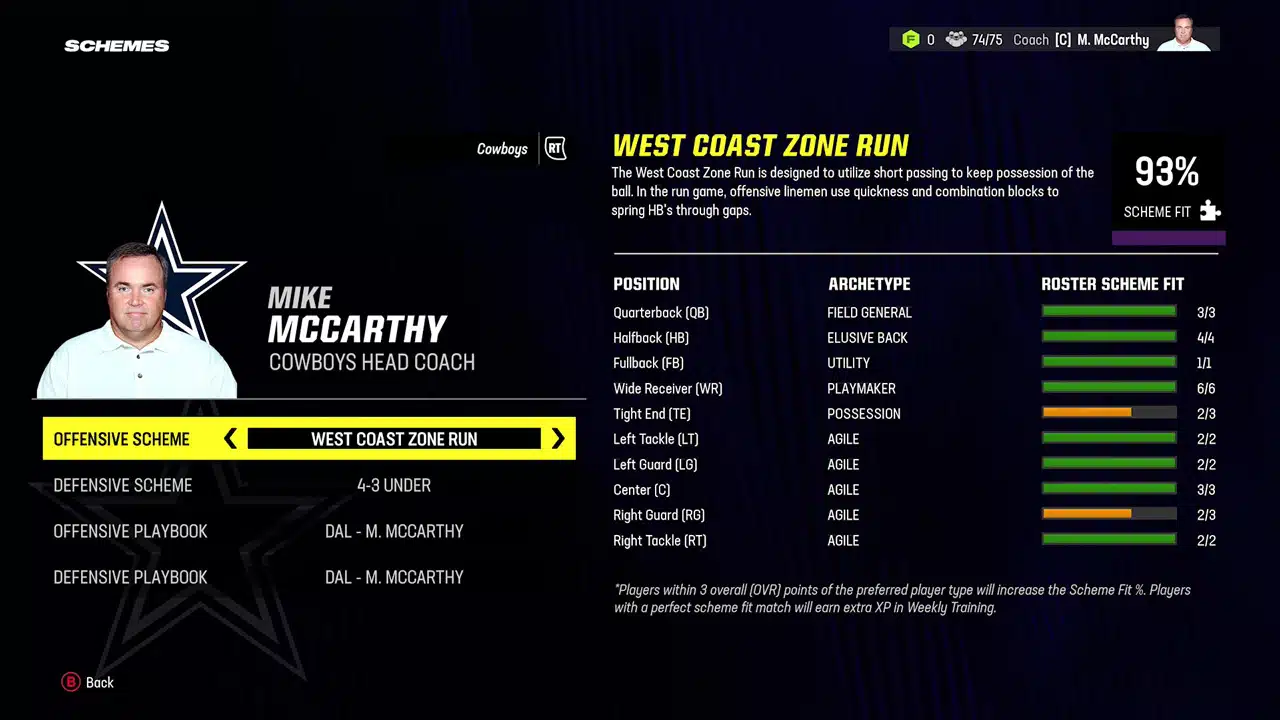Click the Tight End roster scheme fit bar
Viewport: 1280px width, 720px height.
tap(1109, 411)
